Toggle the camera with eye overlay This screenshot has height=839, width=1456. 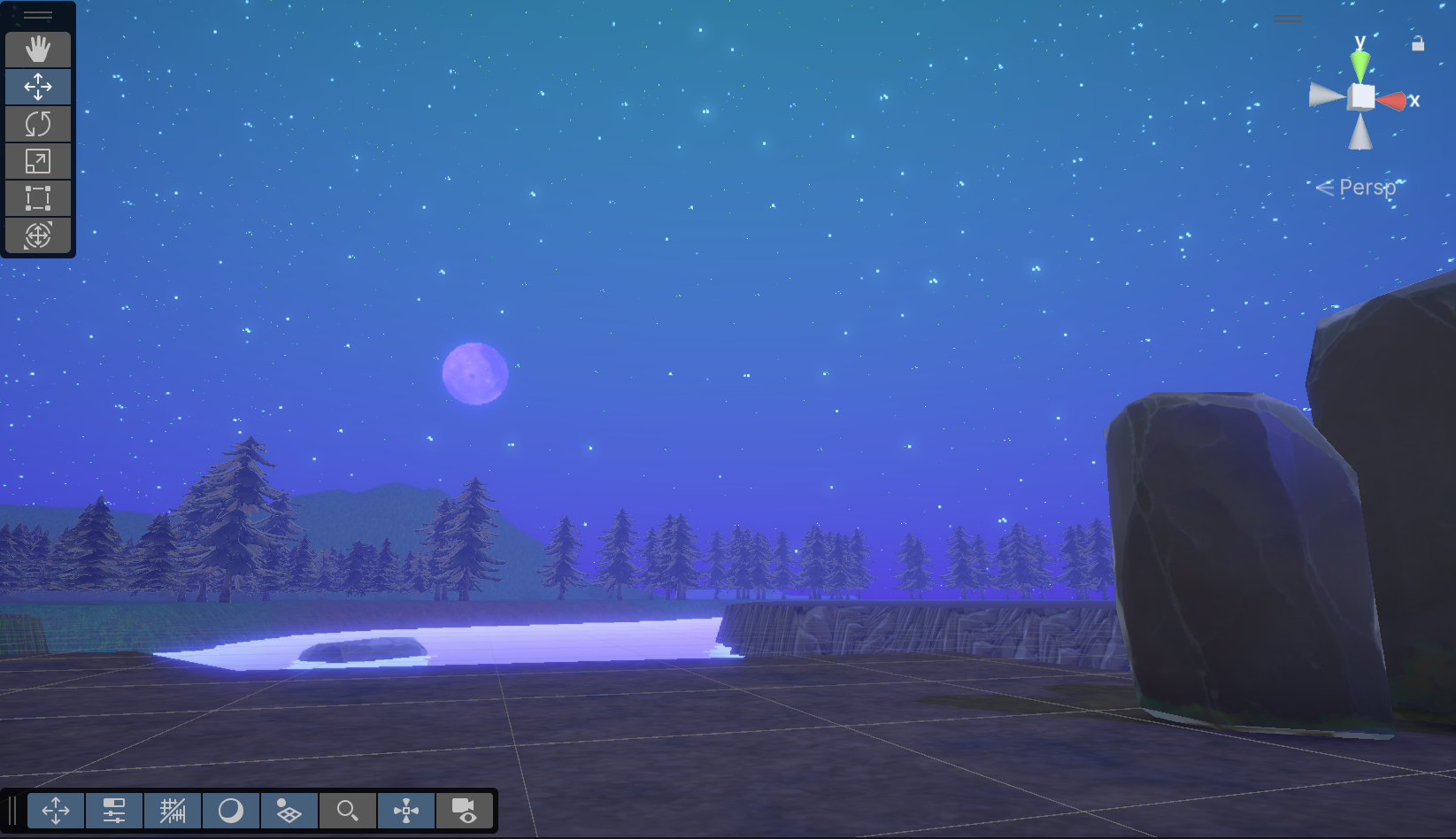465,810
